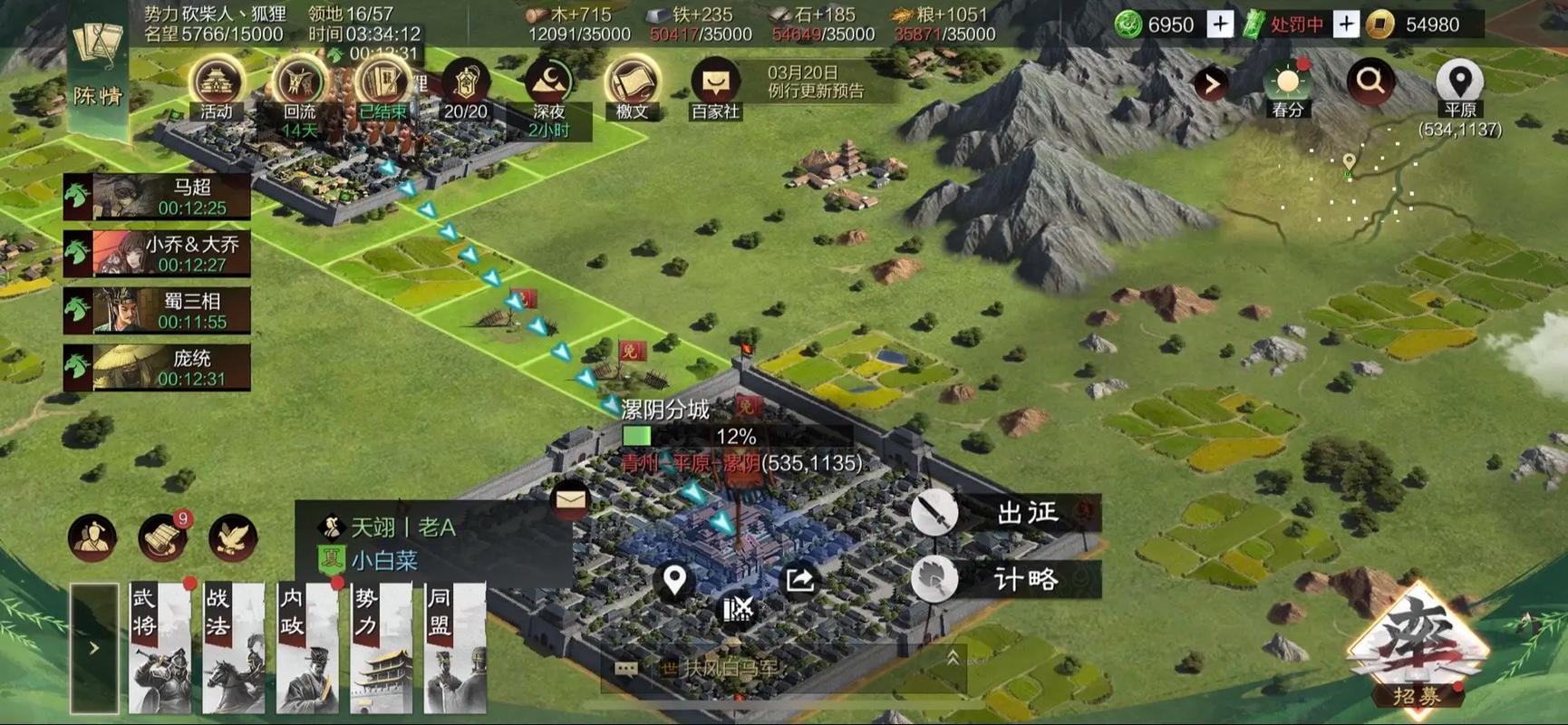Image resolution: width=1568 pixels, height=725 pixels.
Task: Select the 马超 army entry
Action: (157, 197)
